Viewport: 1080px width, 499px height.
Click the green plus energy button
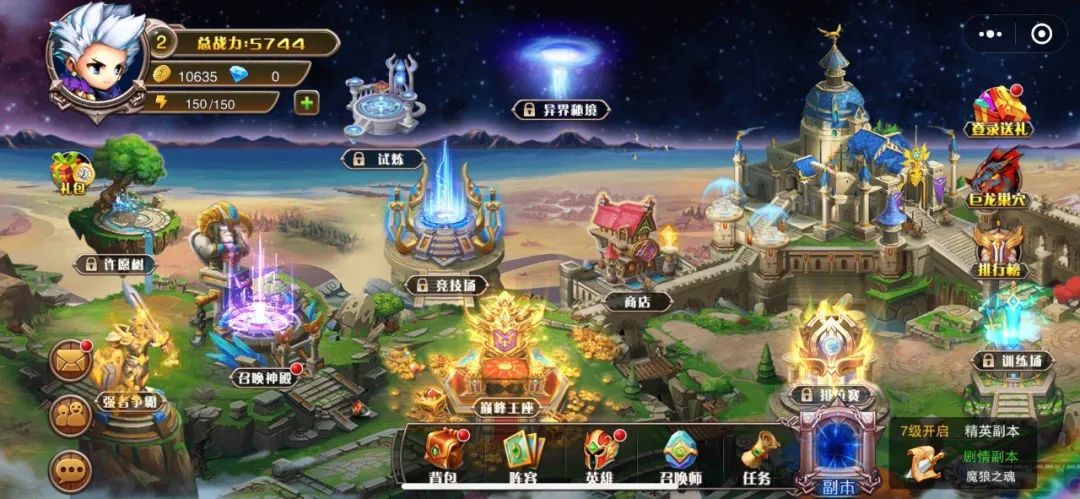point(306,102)
